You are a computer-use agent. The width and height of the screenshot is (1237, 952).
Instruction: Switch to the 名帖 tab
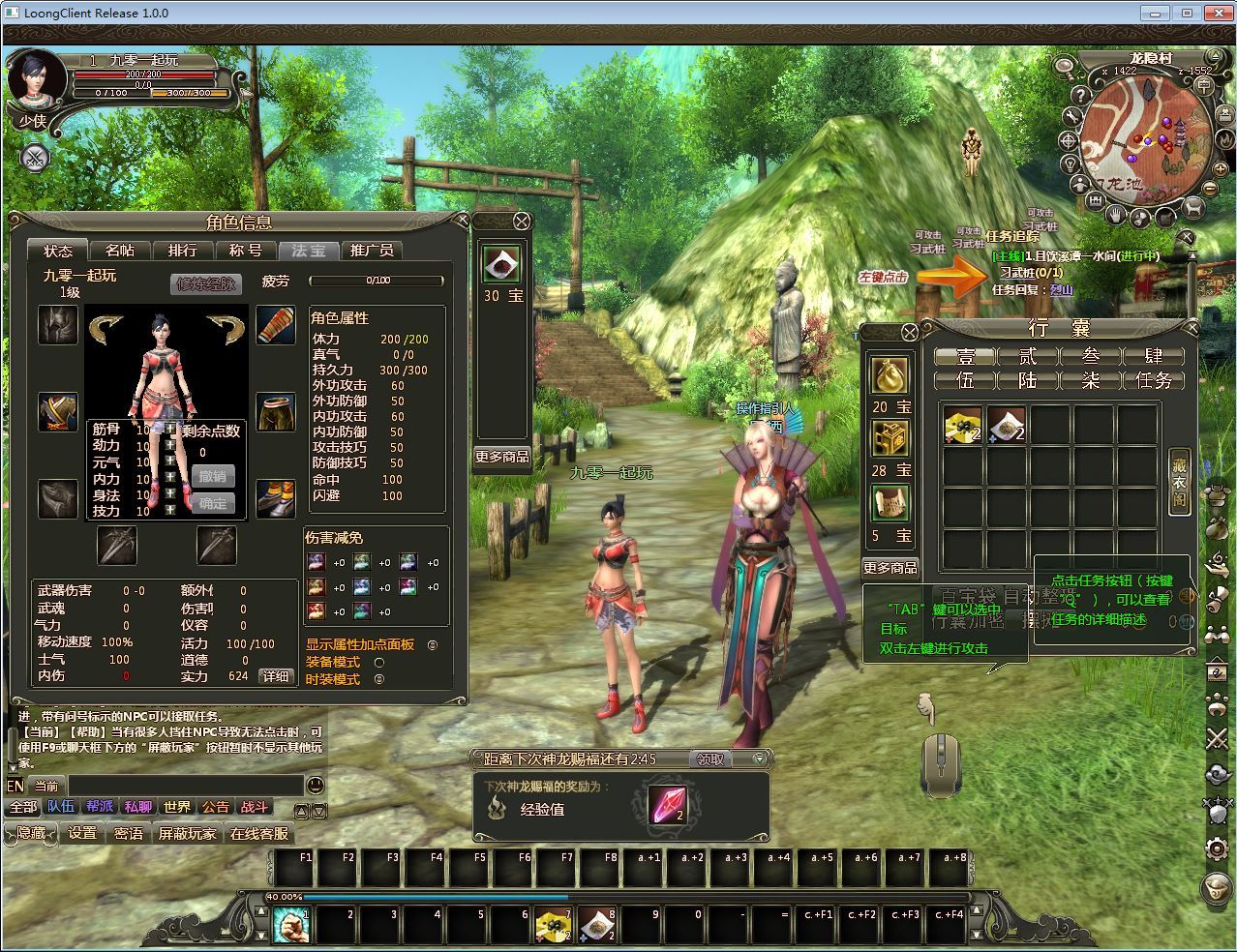120,251
